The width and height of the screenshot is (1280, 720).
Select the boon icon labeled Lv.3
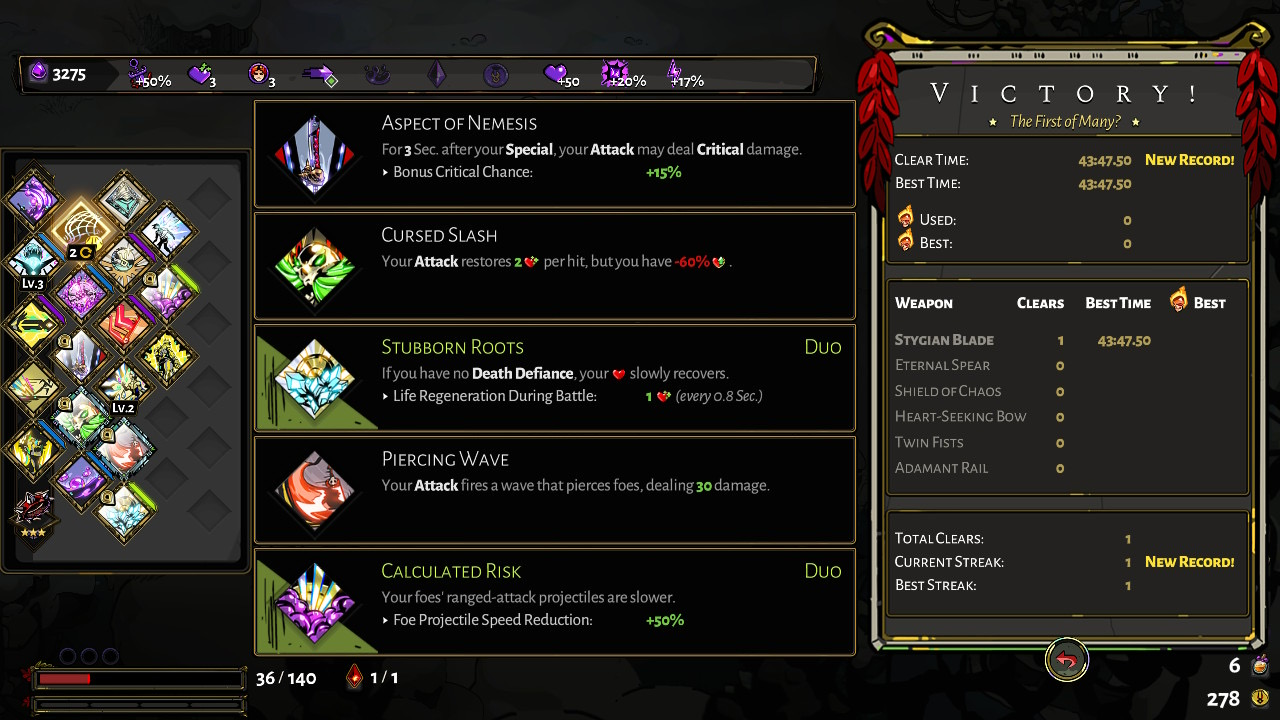click(34, 260)
